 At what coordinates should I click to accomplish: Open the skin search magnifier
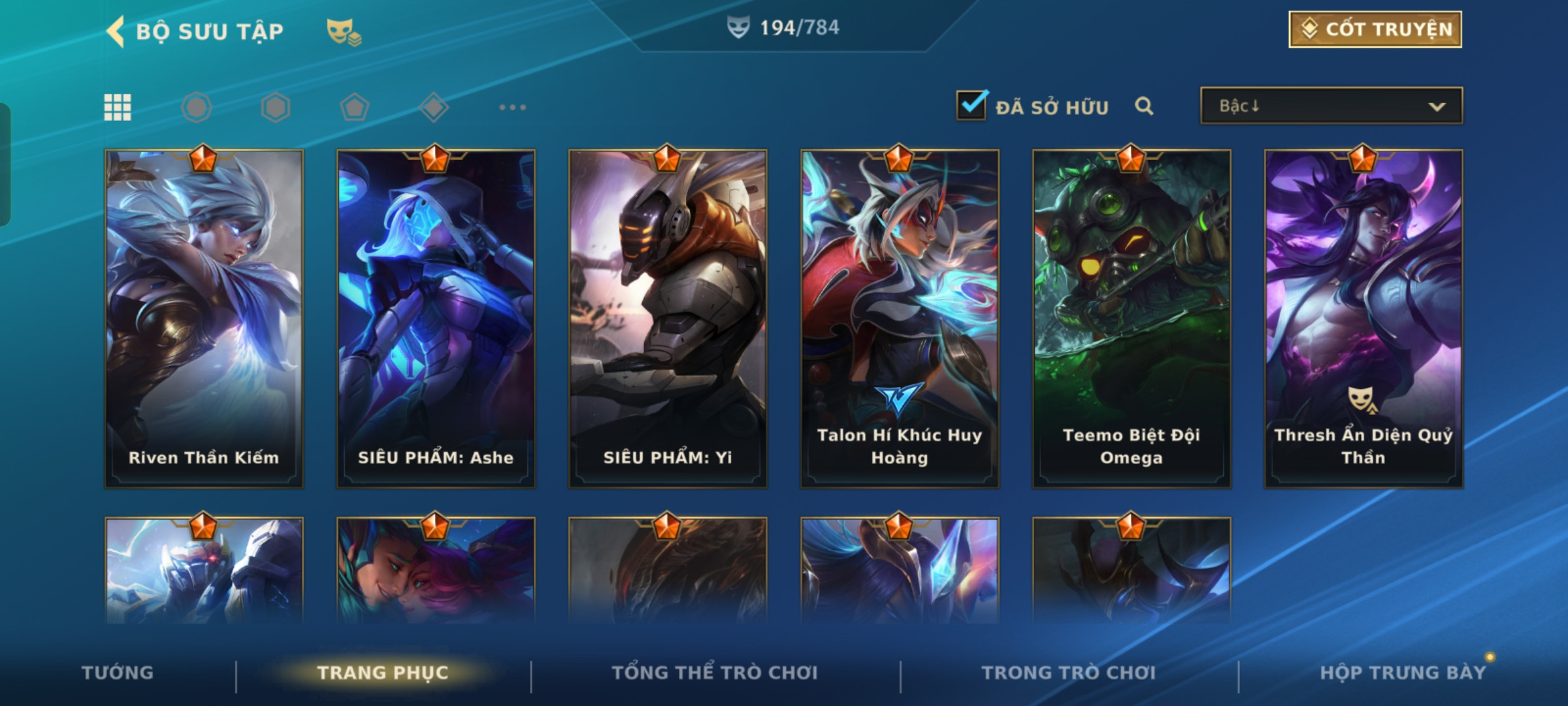[x=1143, y=106]
